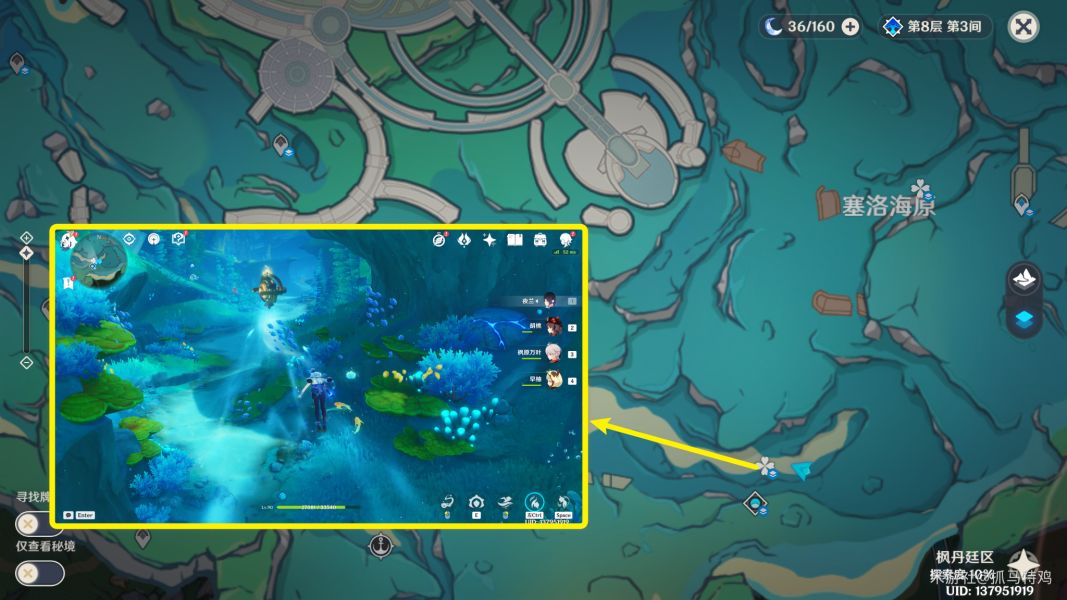Open the Spiral Abyss 第8层 第3间 indicator
The height and width of the screenshot is (600, 1067).
pos(935,27)
